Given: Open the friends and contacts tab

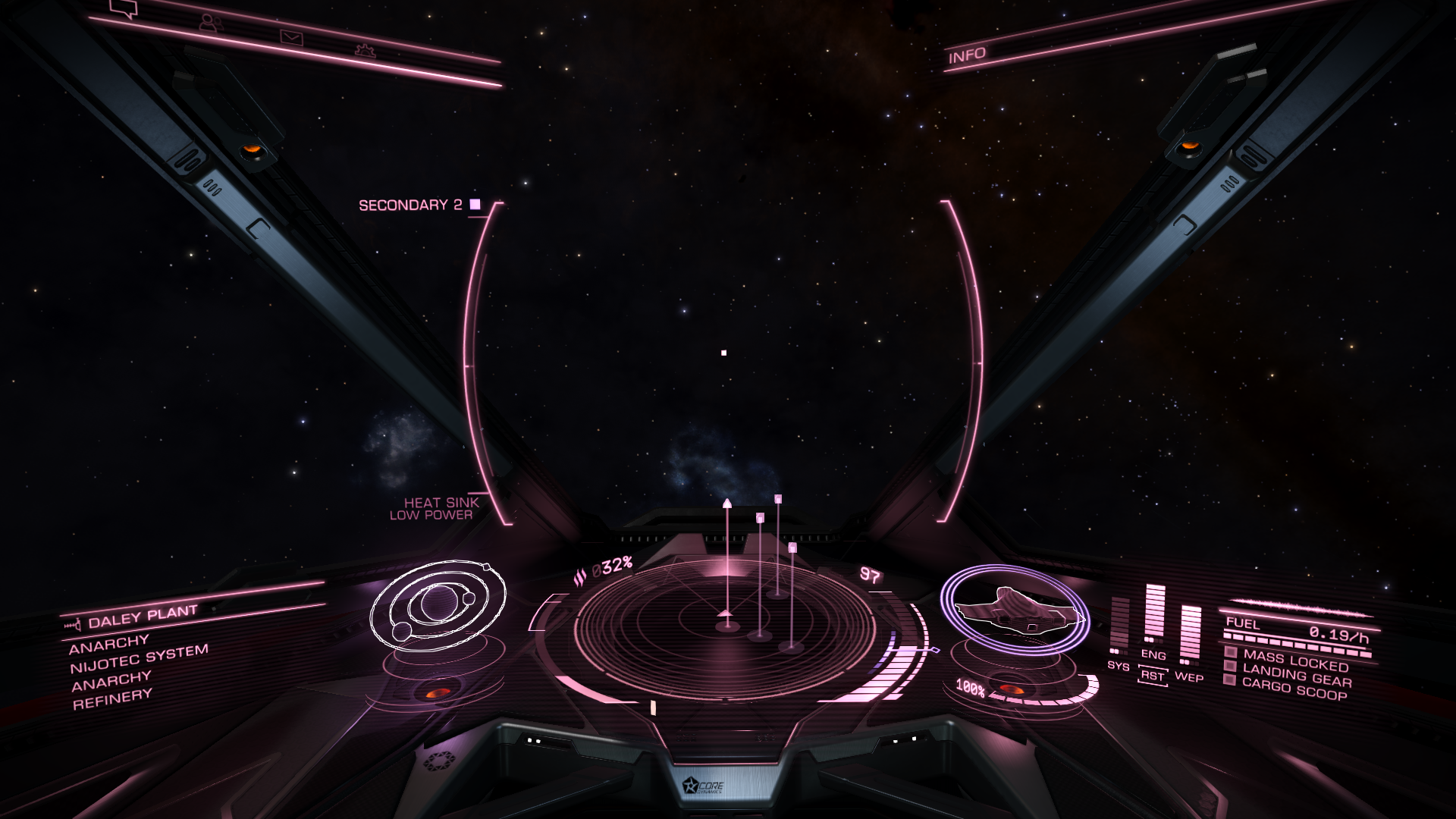Looking at the screenshot, I should (210, 24).
